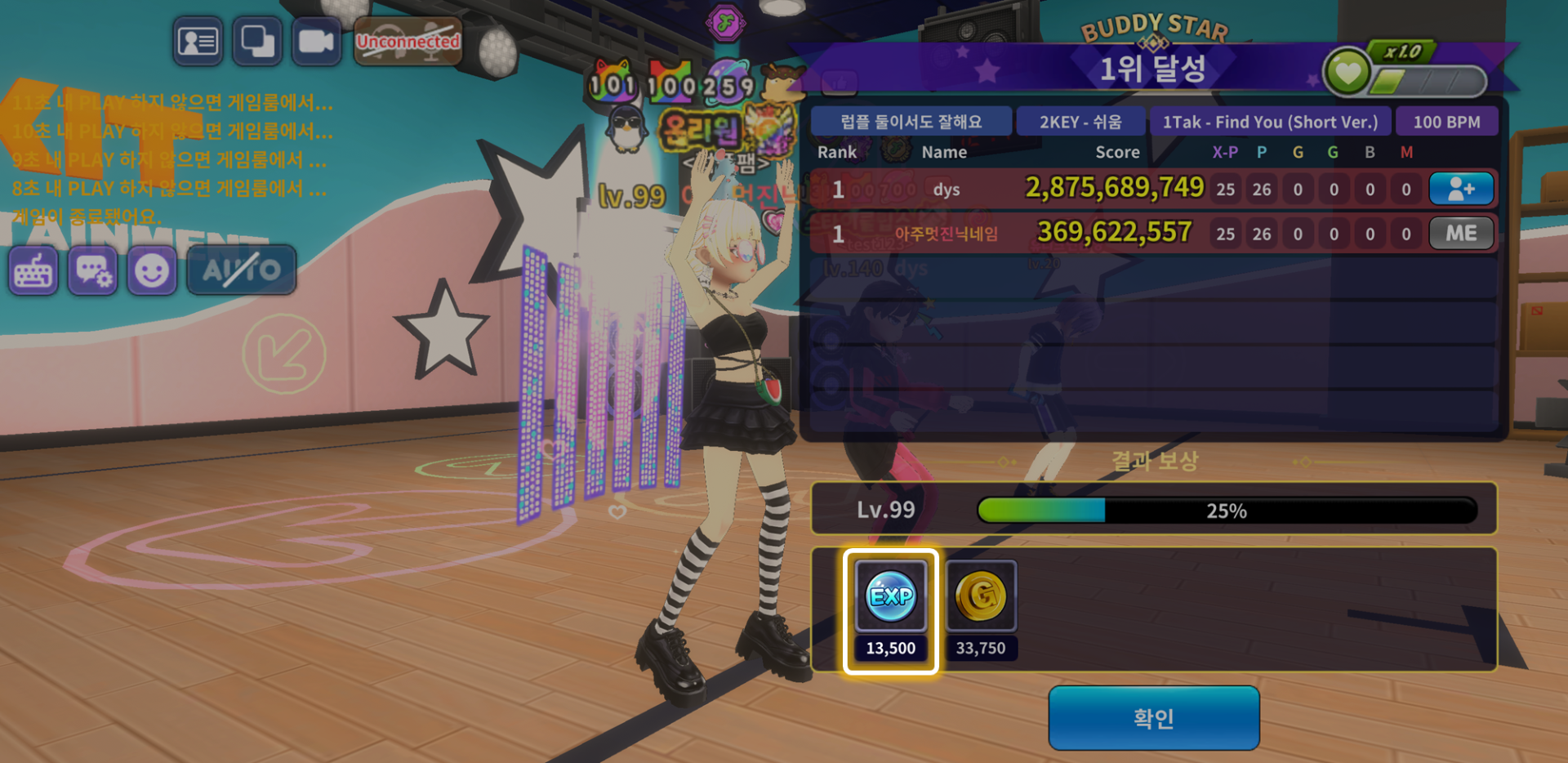Tap the diagonal arrow circle button
Viewport: 1568px width, 763px height.
(x=283, y=354)
